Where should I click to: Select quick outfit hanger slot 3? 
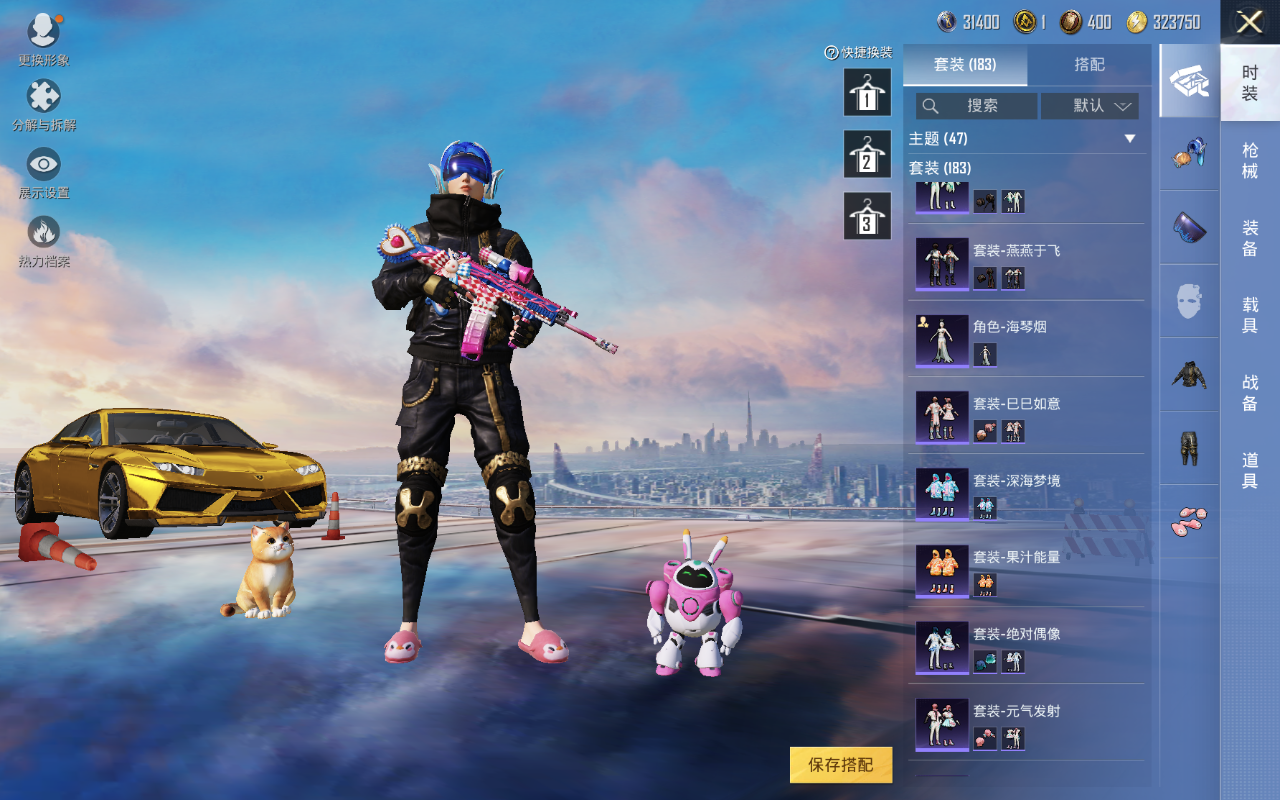click(867, 217)
